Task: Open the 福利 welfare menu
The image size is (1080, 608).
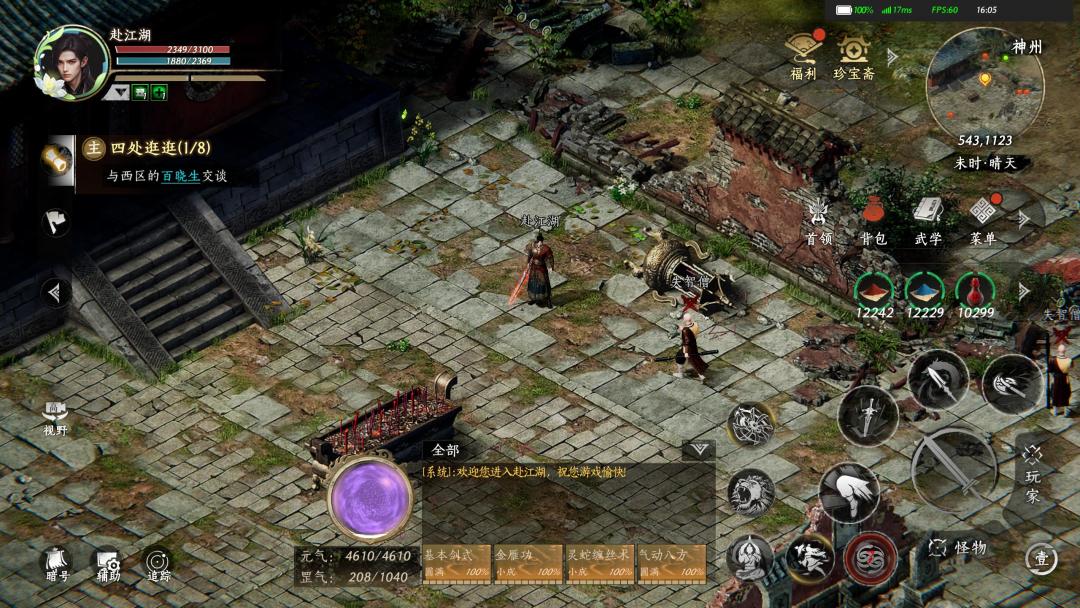Action: click(803, 54)
